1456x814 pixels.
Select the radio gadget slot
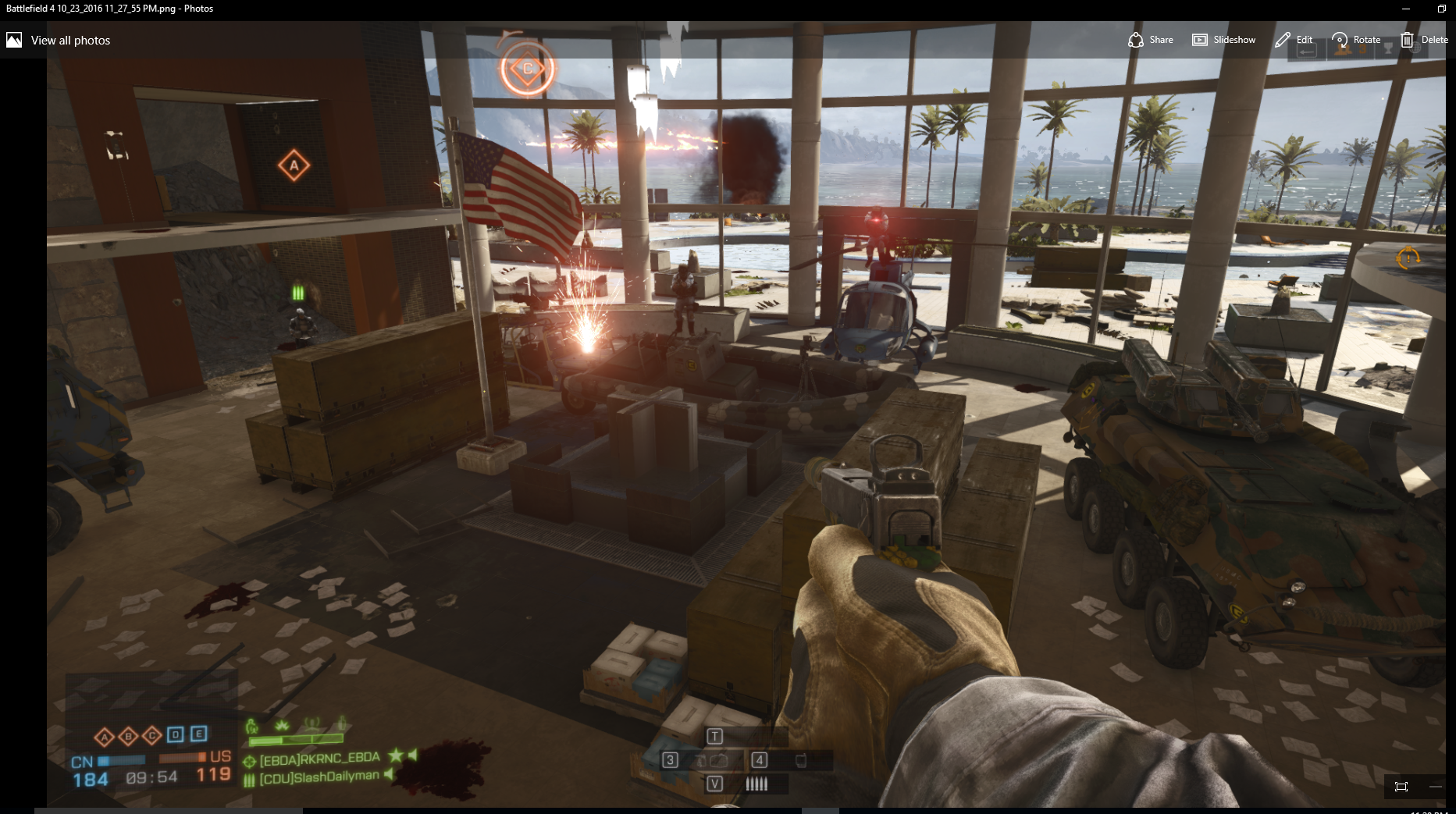pos(799,760)
